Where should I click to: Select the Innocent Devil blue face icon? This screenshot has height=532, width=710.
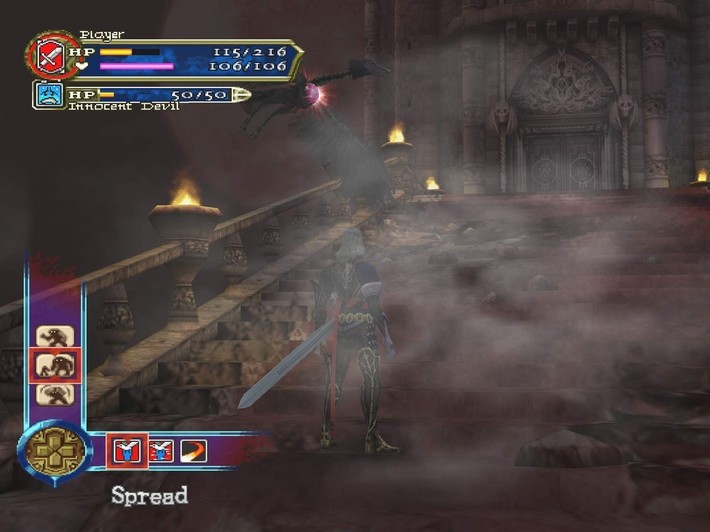[x=49, y=95]
